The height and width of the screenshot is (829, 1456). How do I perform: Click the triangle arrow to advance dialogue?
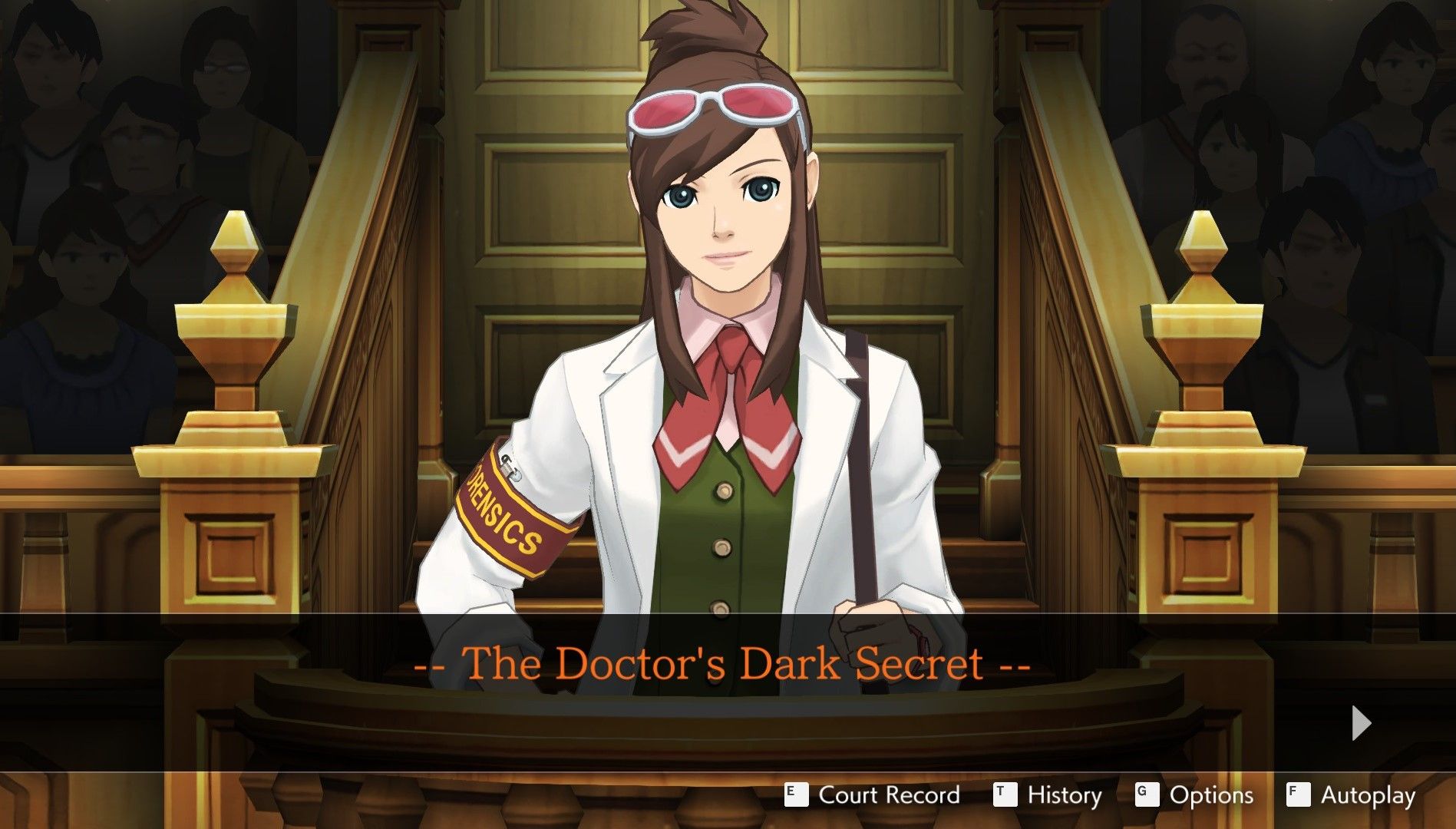click(x=1362, y=722)
